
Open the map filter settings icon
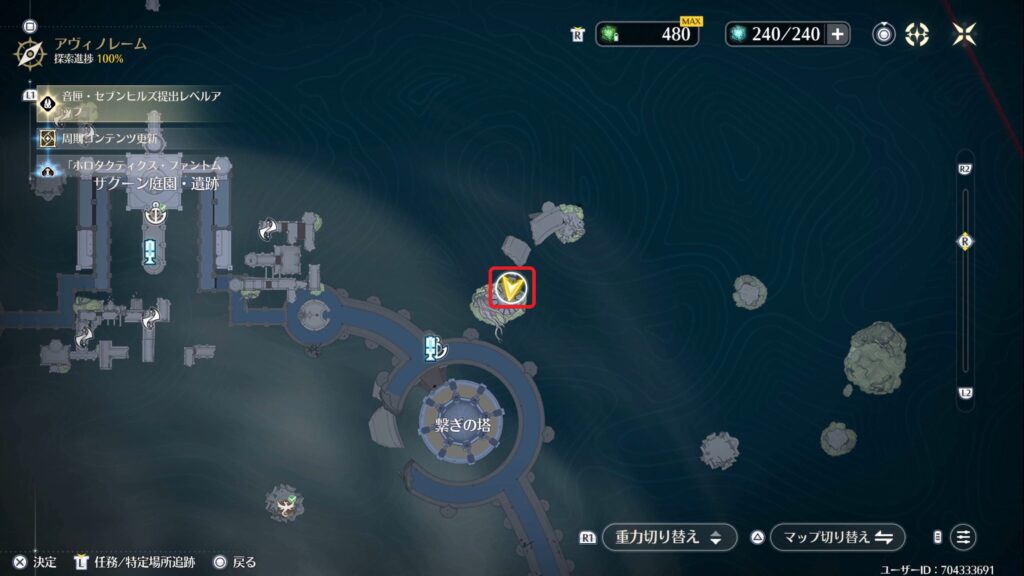963,537
